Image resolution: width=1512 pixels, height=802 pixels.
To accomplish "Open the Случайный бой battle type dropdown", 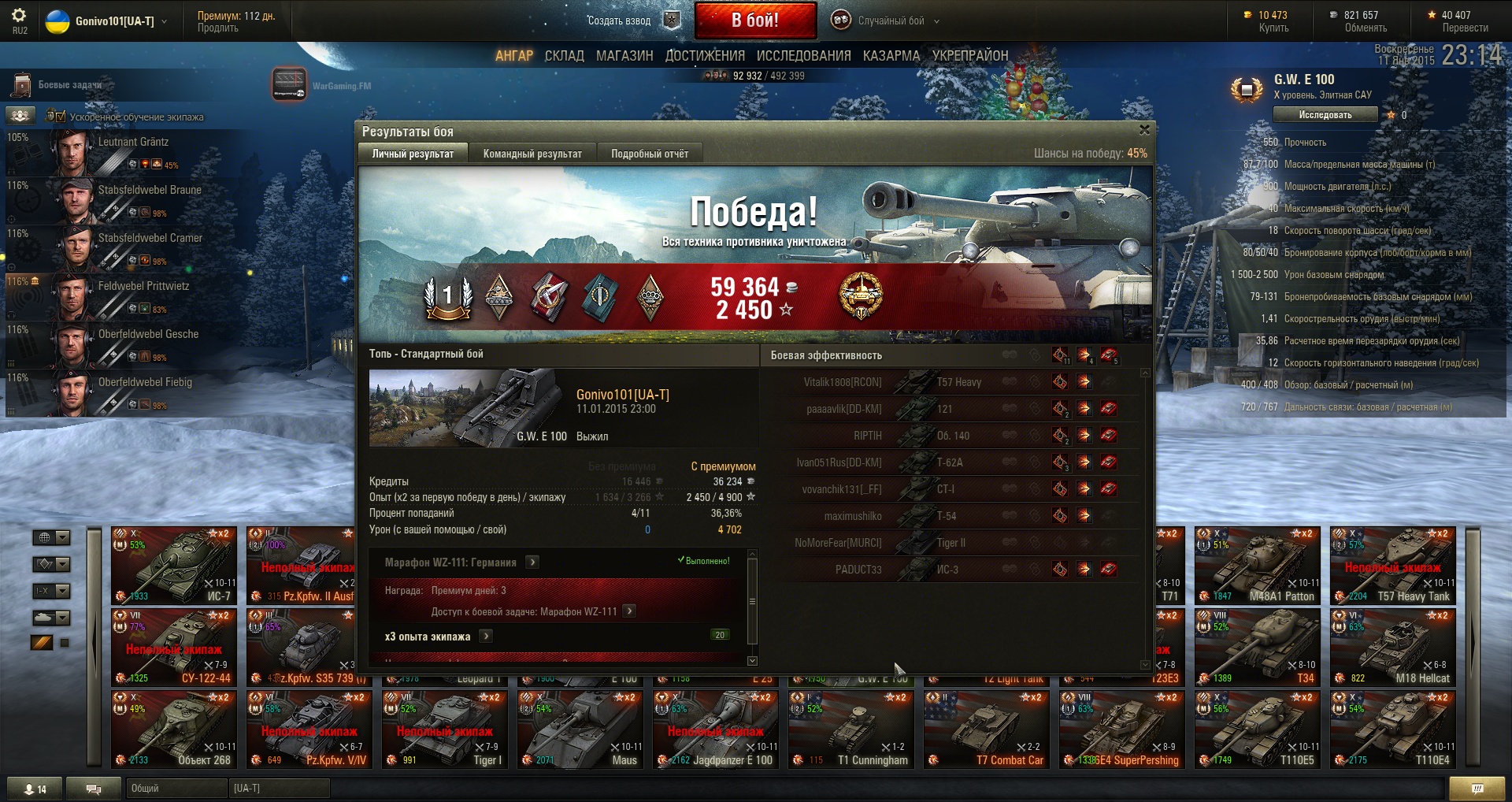I will [890, 21].
